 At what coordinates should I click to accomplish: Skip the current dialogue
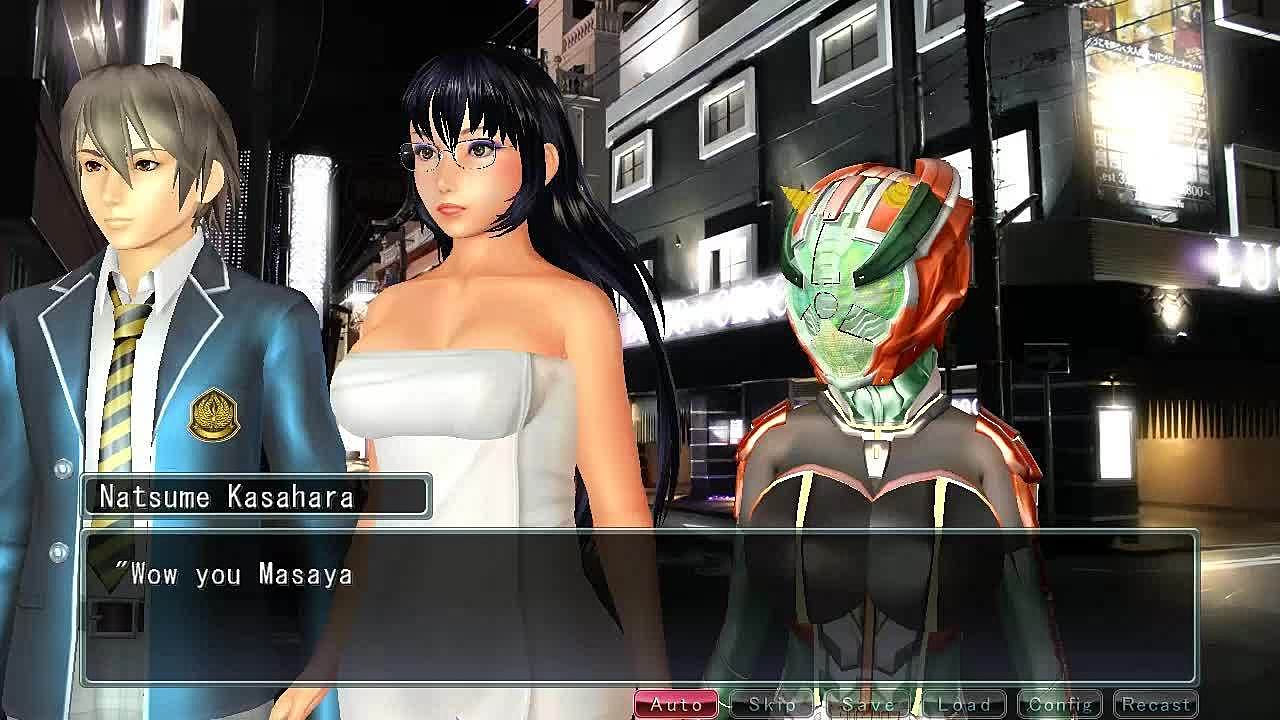tap(771, 704)
